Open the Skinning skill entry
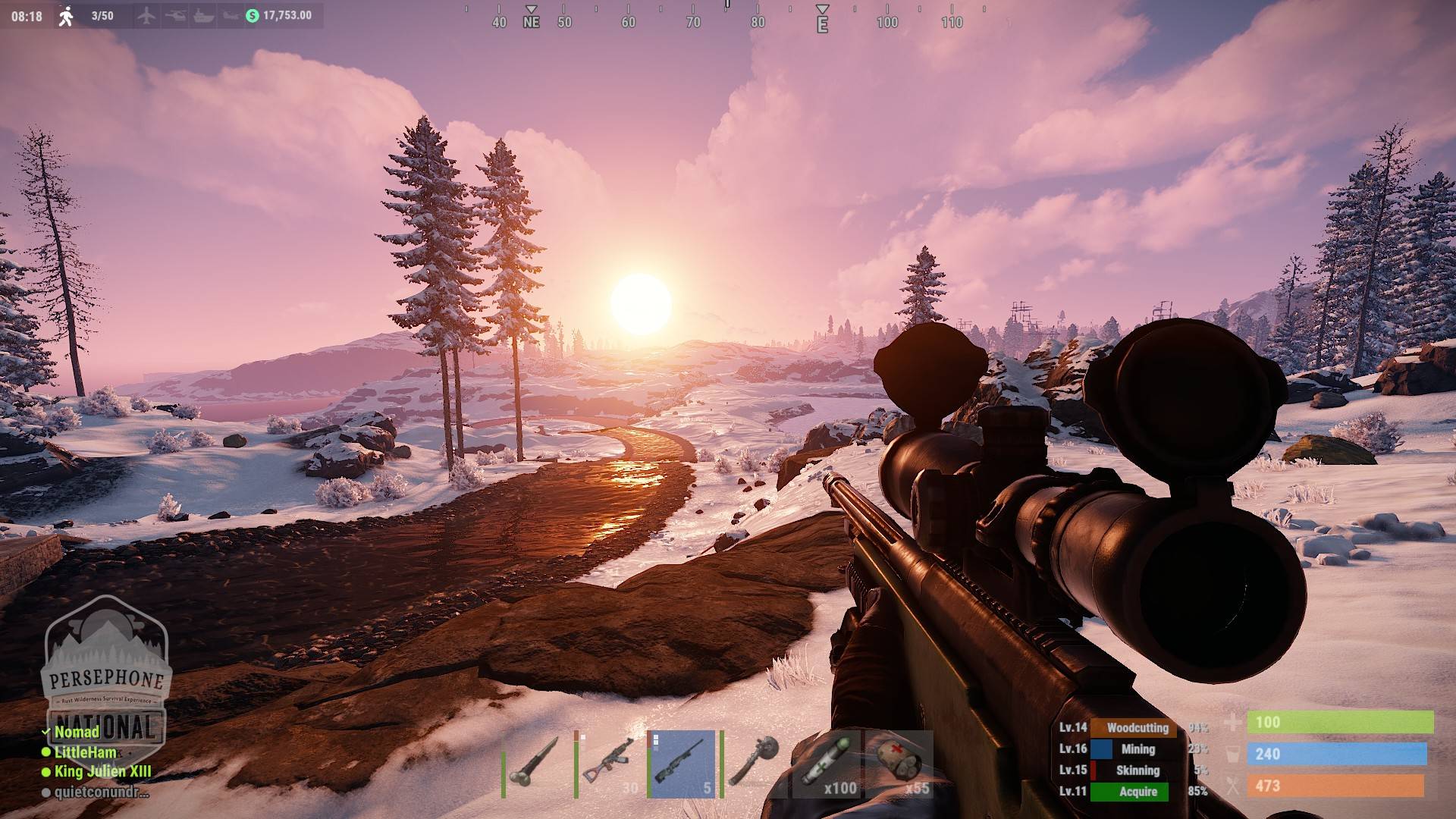The width and height of the screenshot is (1456, 819). point(1137,770)
